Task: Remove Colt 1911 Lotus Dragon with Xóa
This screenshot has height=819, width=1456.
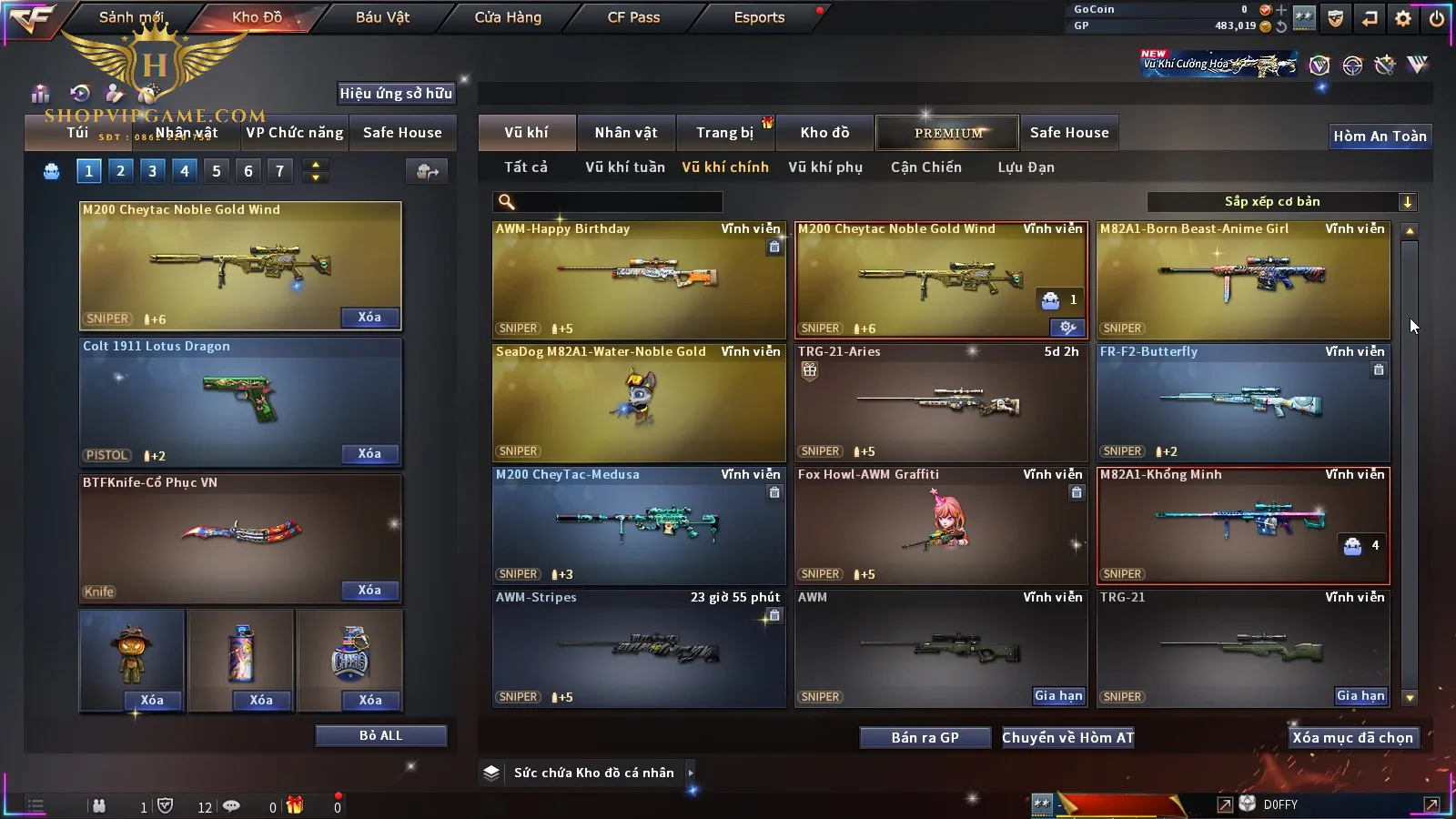Action: pyautogui.click(x=369, y=454)
